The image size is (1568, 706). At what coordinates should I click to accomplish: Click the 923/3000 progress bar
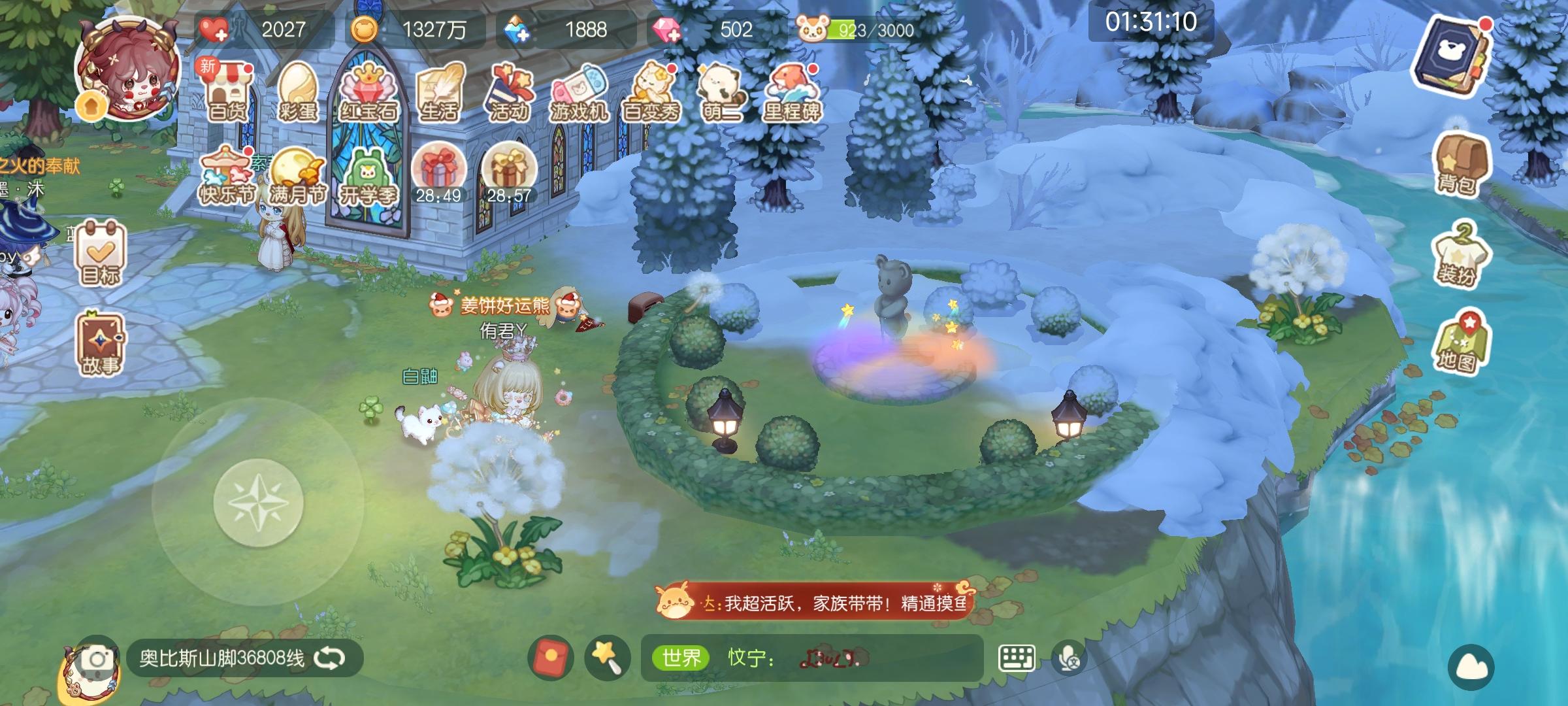pos(868,29)
